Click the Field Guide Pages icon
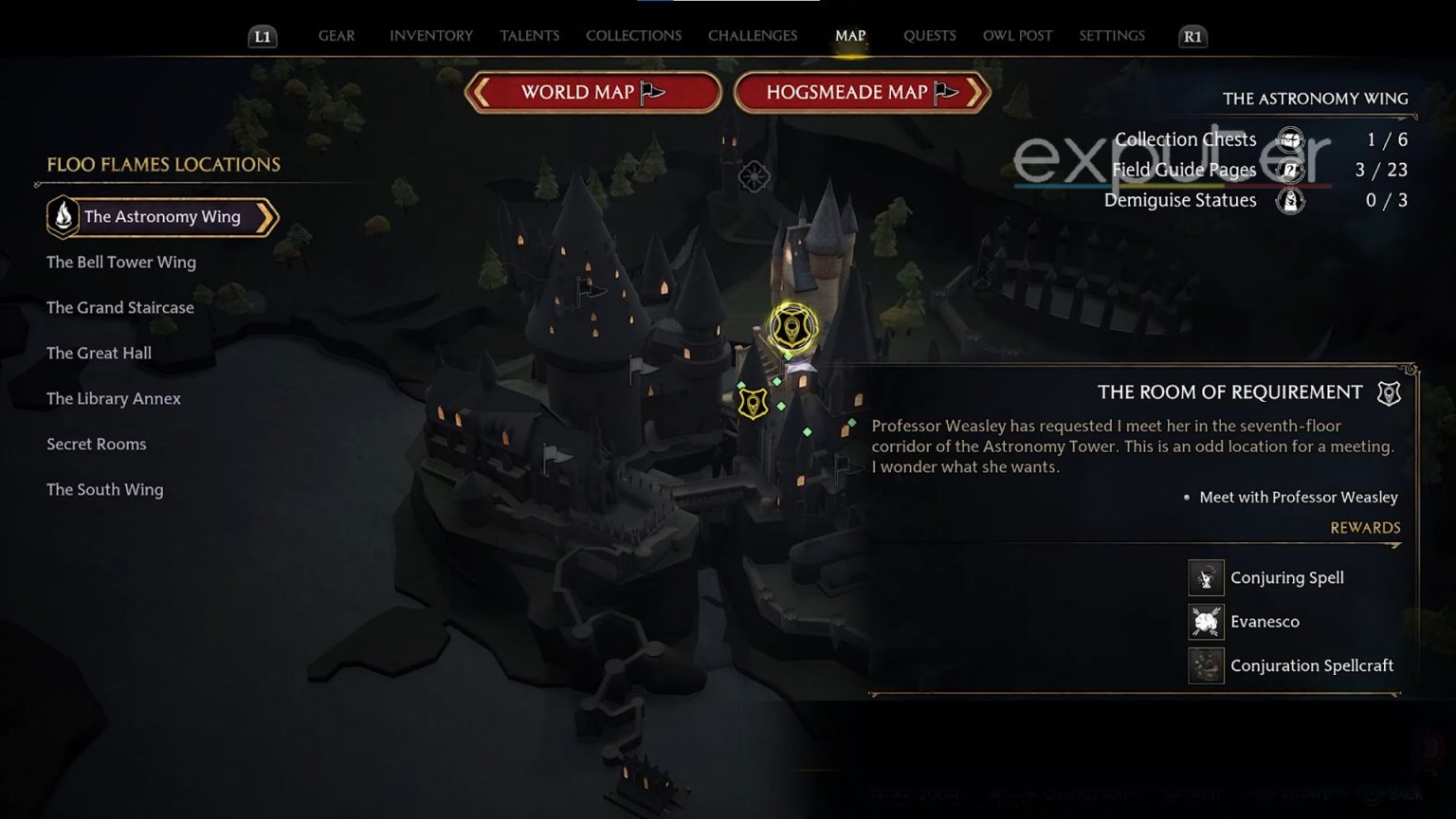This screenshot has width=1456, height=819. (1289, 170)
